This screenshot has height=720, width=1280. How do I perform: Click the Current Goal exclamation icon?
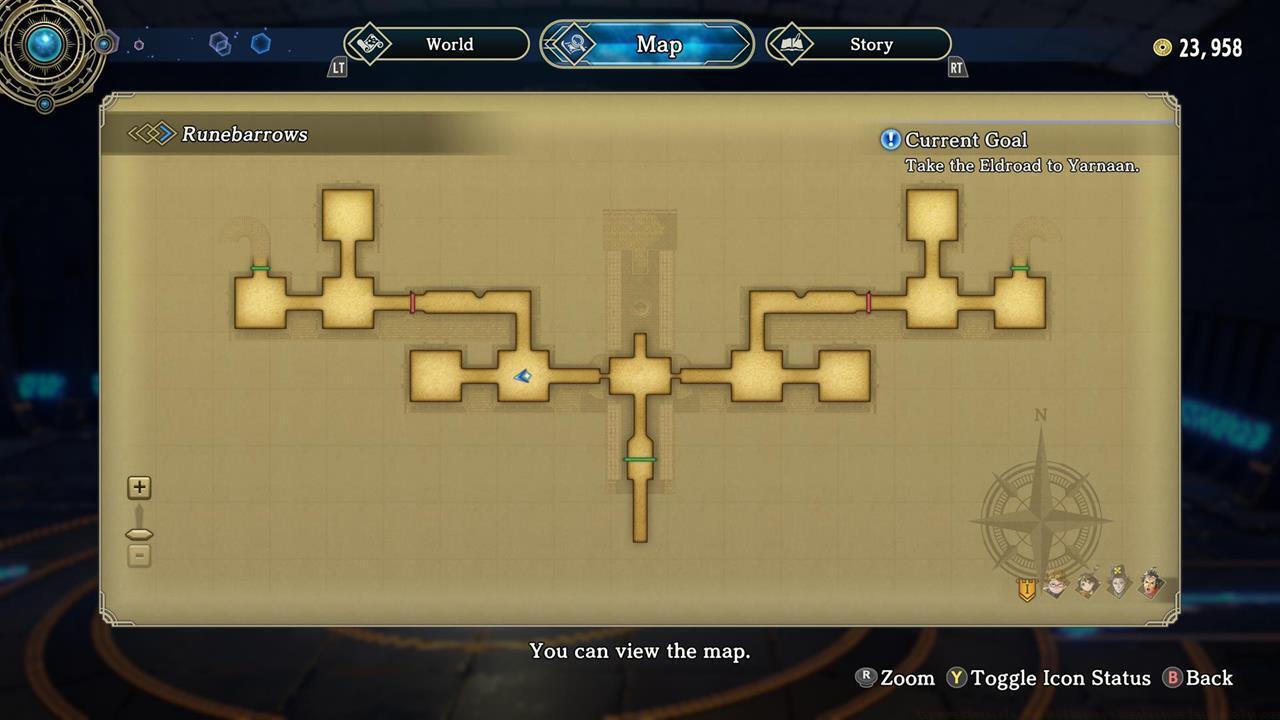click(892, 140)
